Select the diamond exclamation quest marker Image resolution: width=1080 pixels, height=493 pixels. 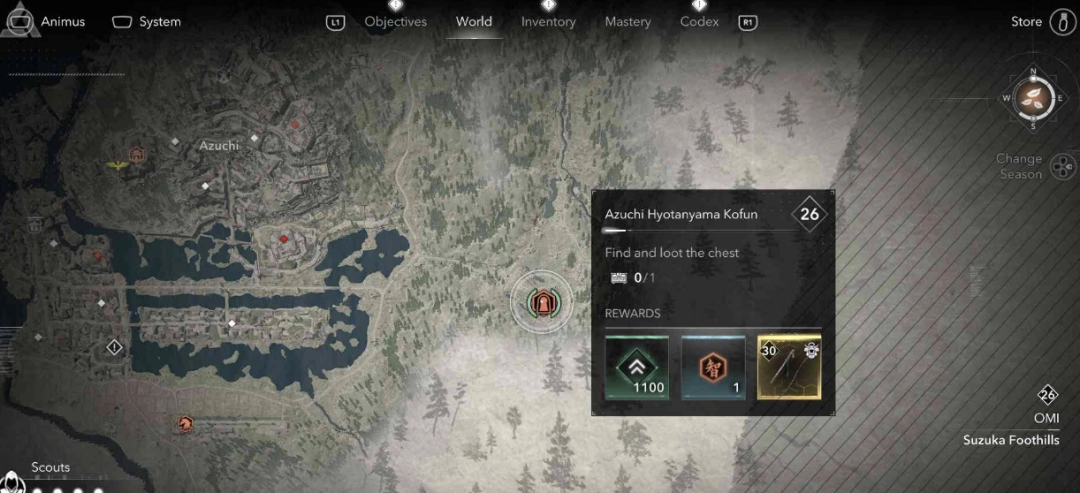pos(114,347)
